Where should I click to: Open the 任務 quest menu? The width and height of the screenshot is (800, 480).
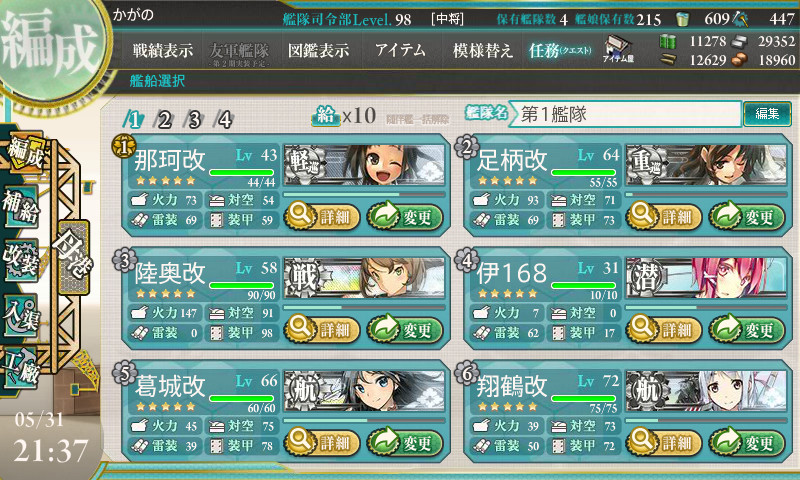560,50
